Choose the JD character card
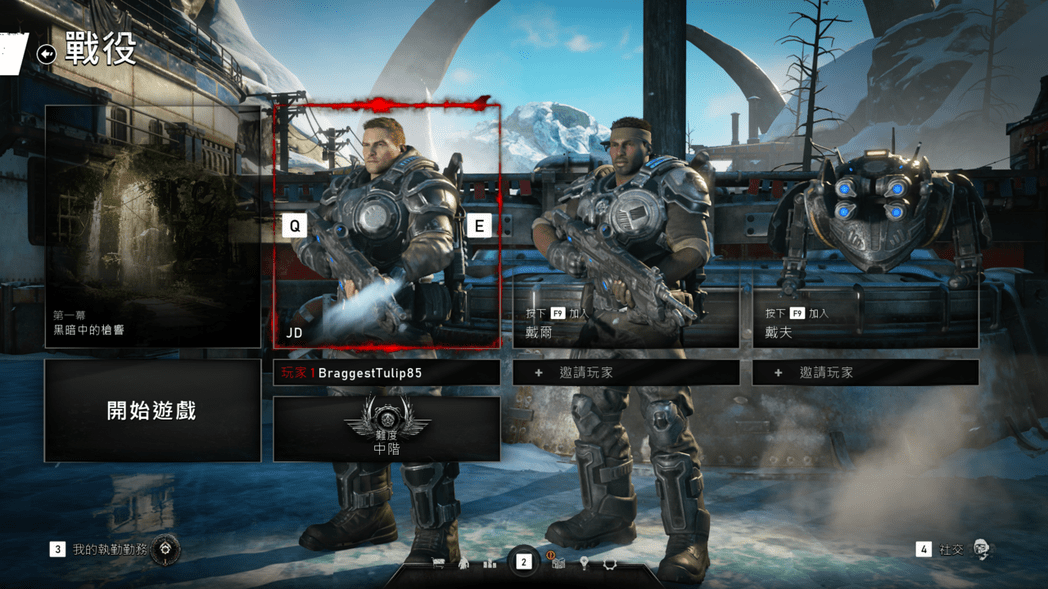Viewport: 1048px width, 589px height. [386, 227]
